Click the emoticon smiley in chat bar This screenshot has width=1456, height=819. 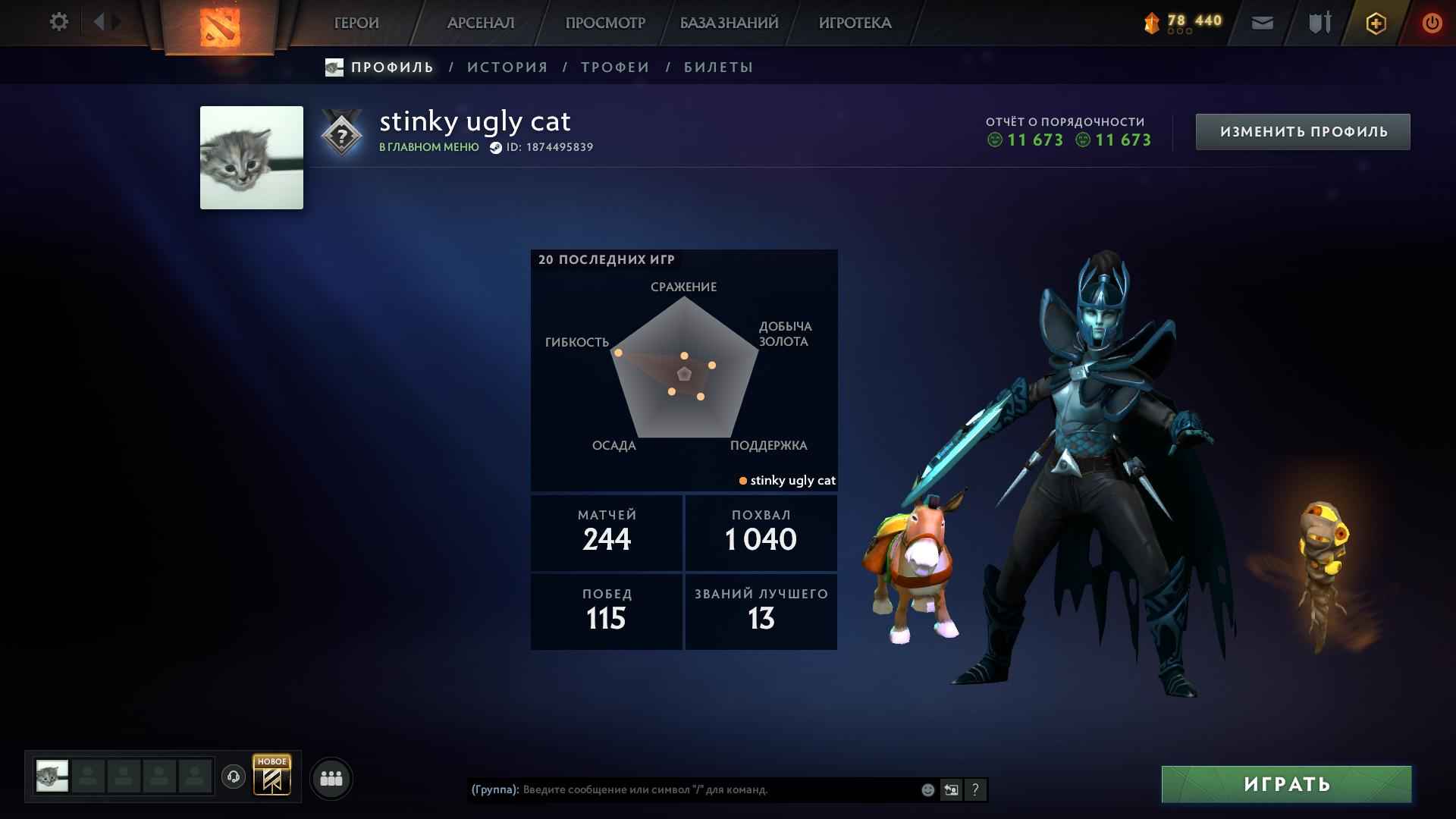pyautogui.click(x=927, y=789)
